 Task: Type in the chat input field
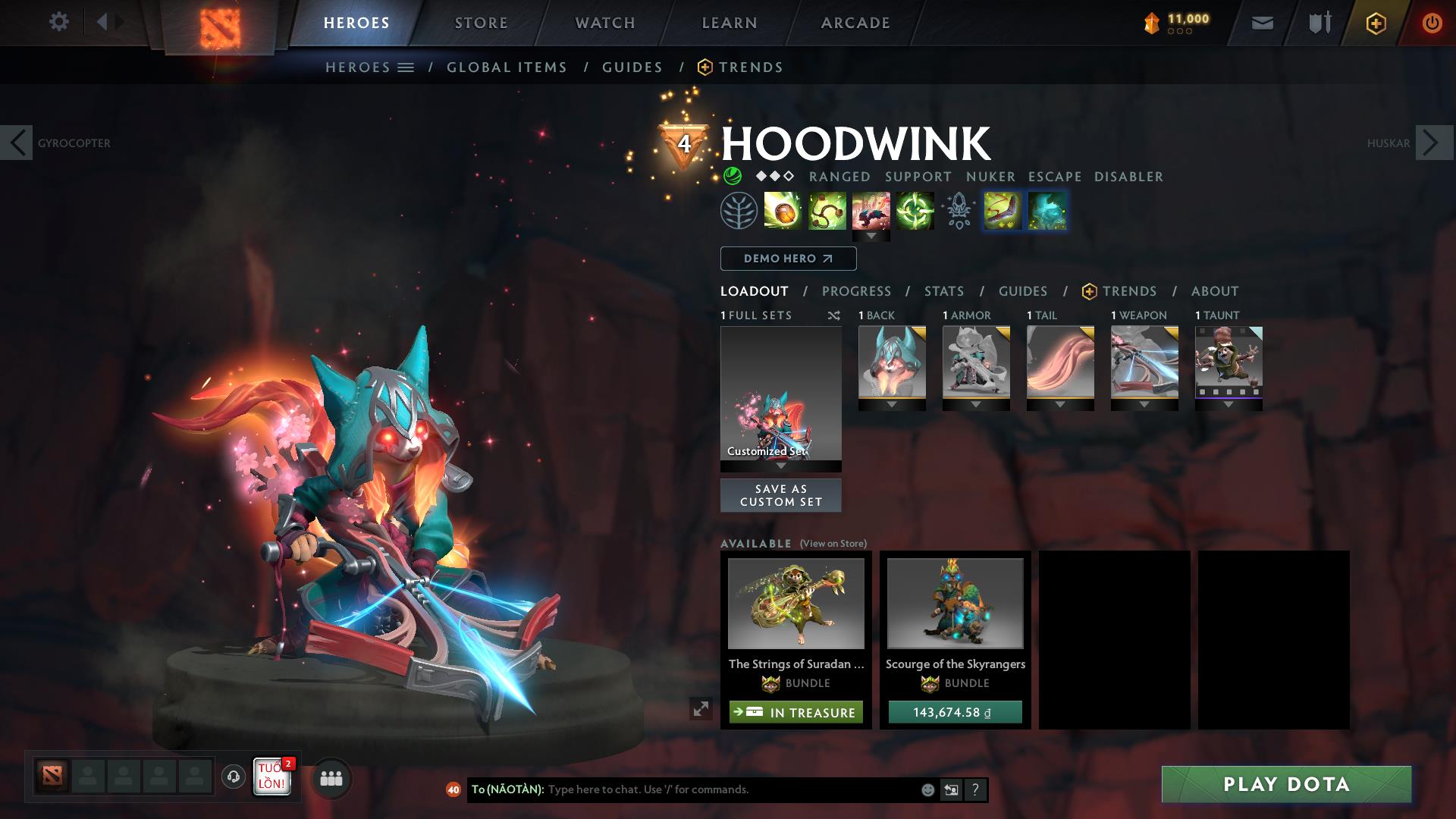pos(682,789)
